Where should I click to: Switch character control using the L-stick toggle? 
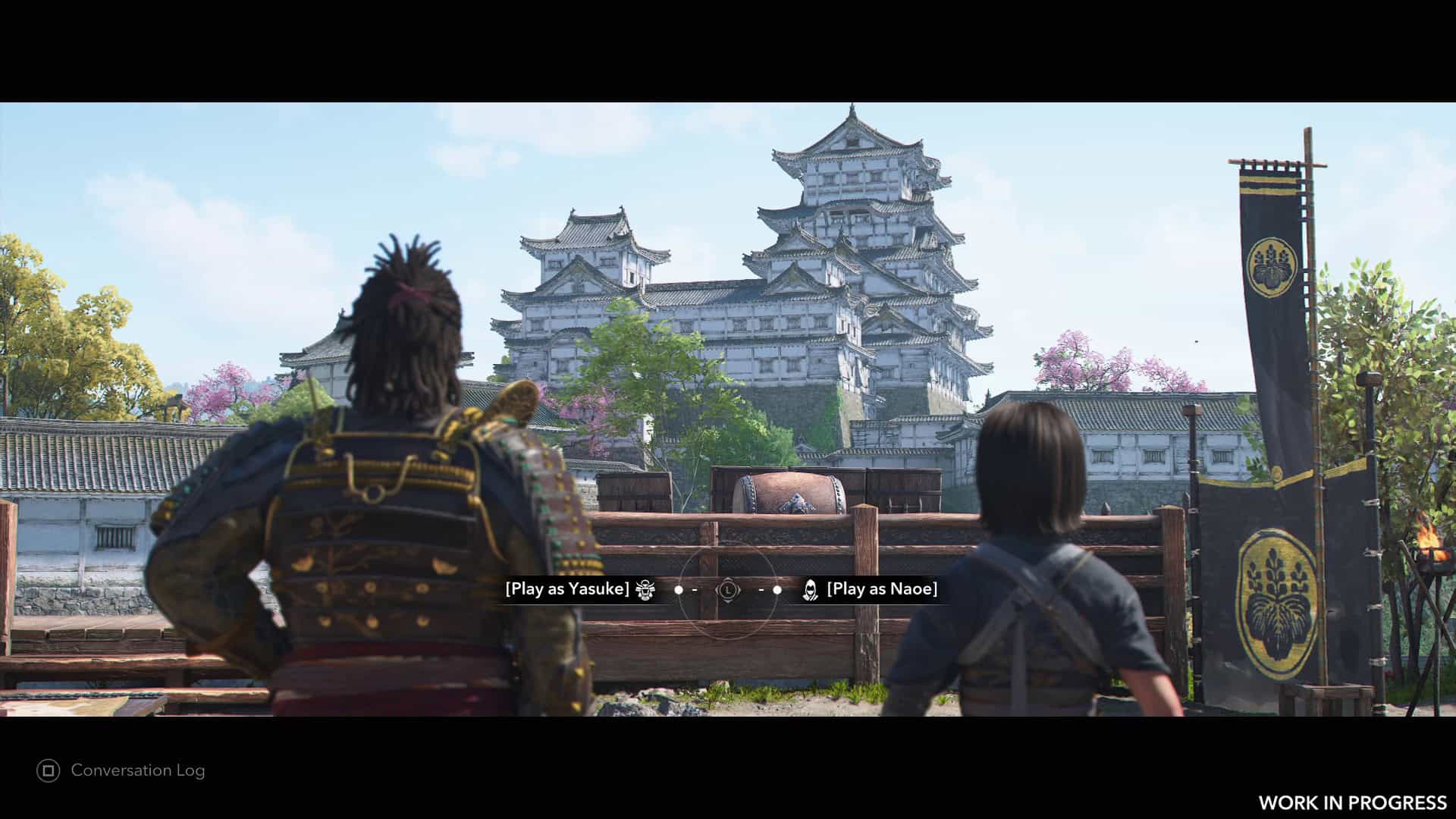[x=728, y=590]
